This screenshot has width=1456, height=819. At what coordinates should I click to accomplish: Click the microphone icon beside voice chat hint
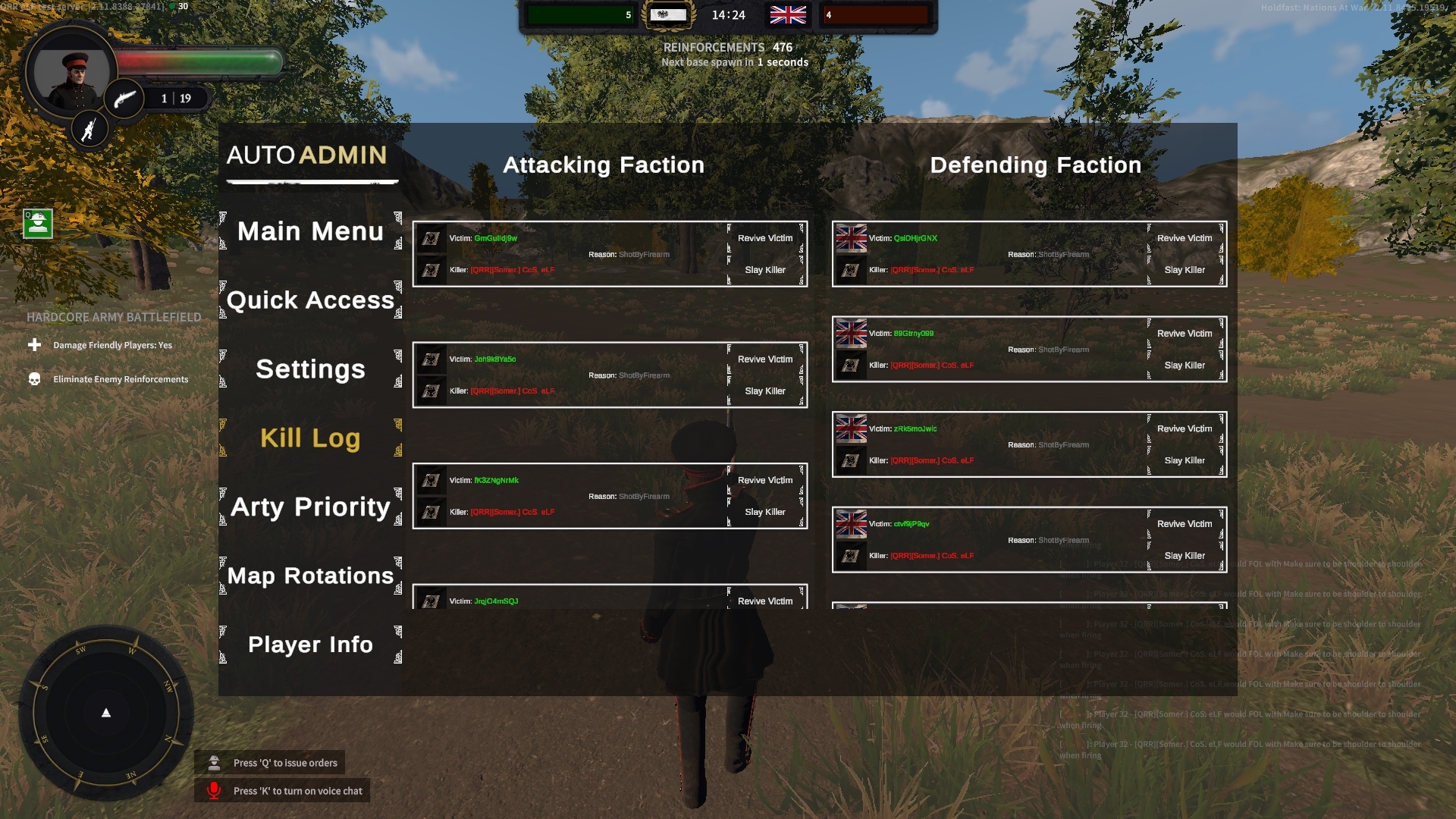[x=215, y=790]
